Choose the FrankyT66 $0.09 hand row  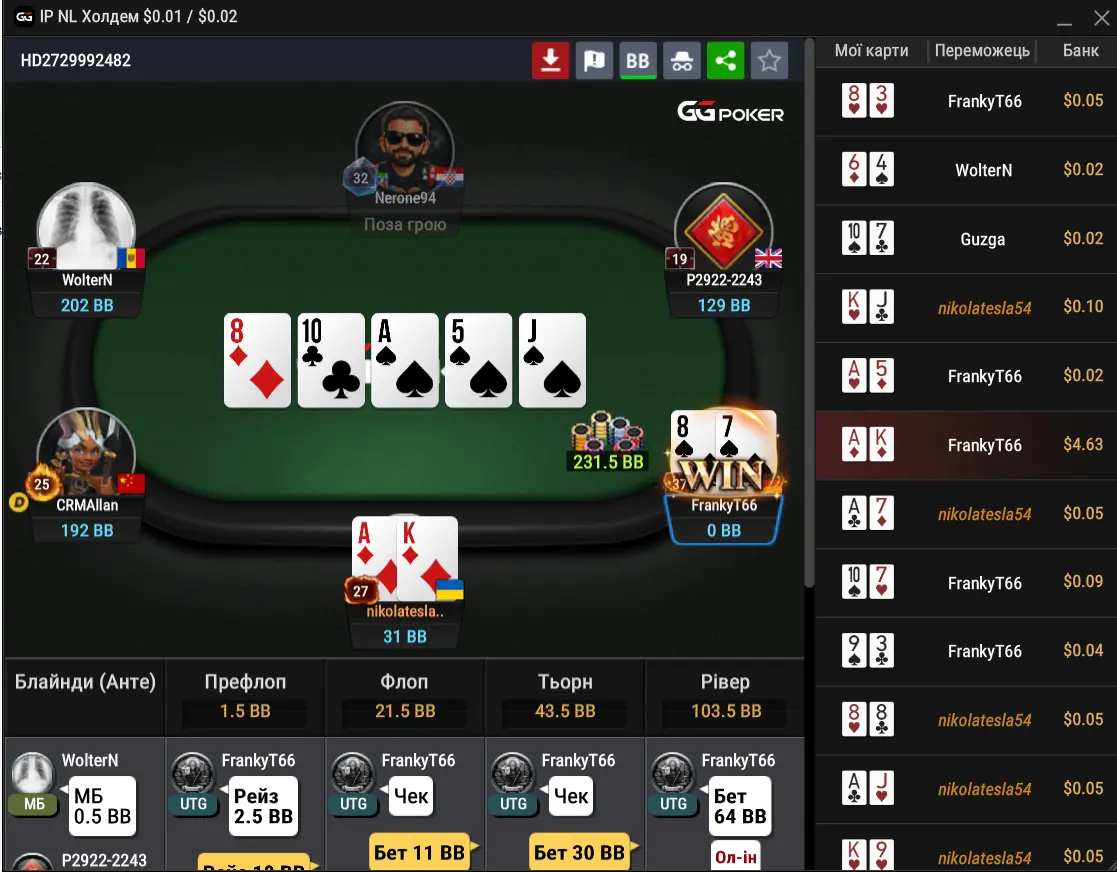tap(966, 582)
